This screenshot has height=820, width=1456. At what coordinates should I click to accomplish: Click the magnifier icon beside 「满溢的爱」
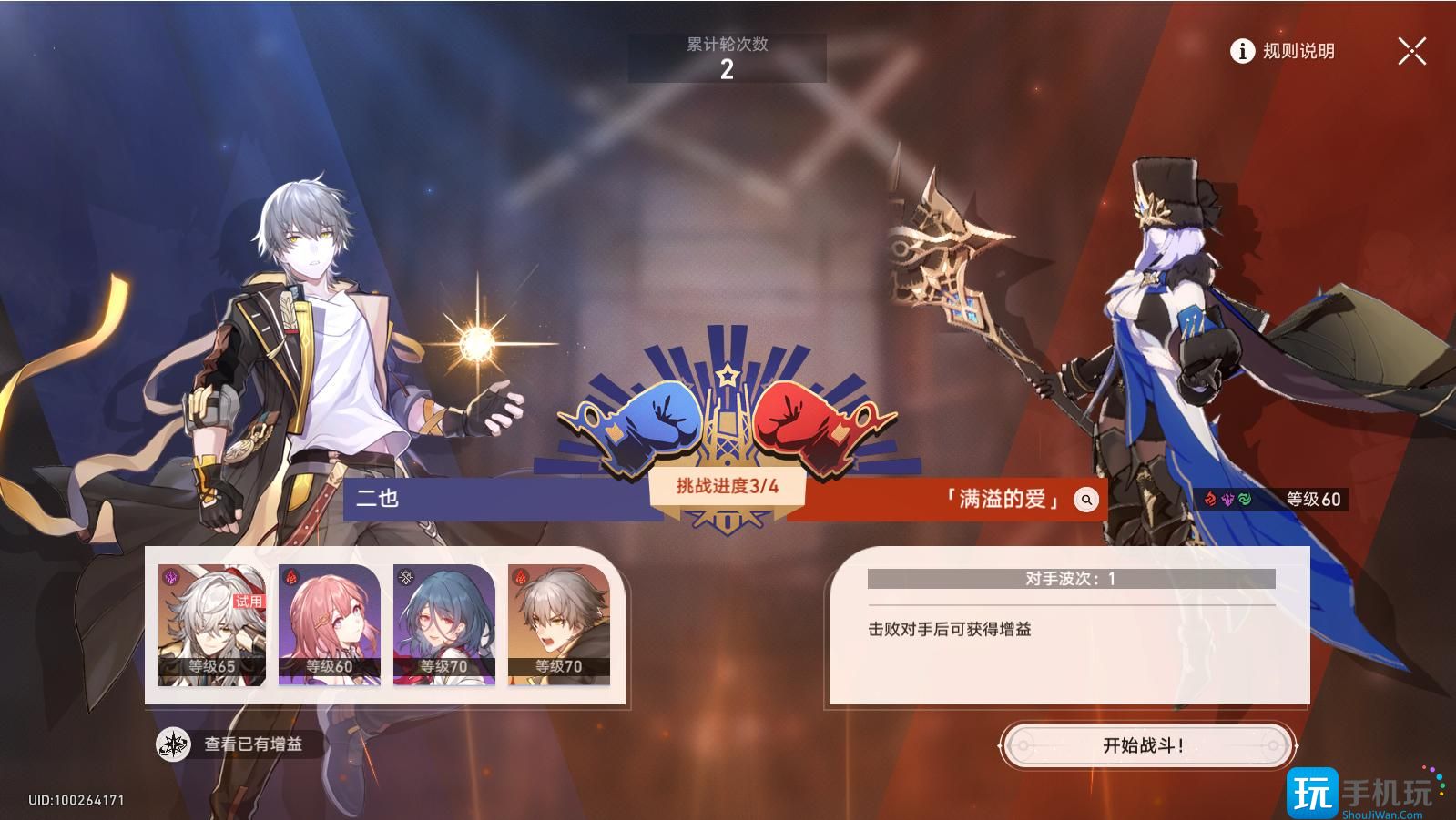coord(1084,499)
